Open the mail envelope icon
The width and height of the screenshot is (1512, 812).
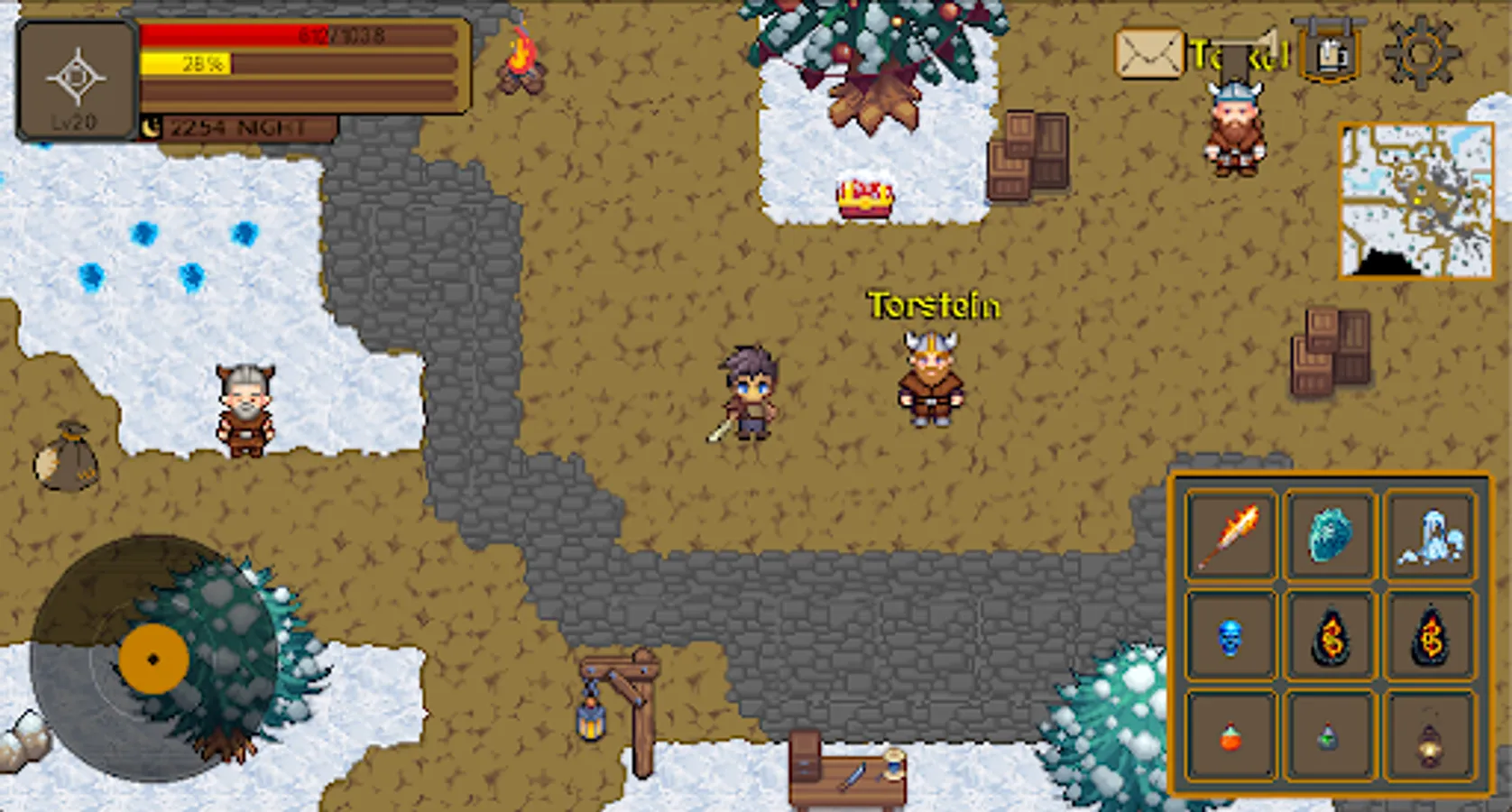[1149, 54]
